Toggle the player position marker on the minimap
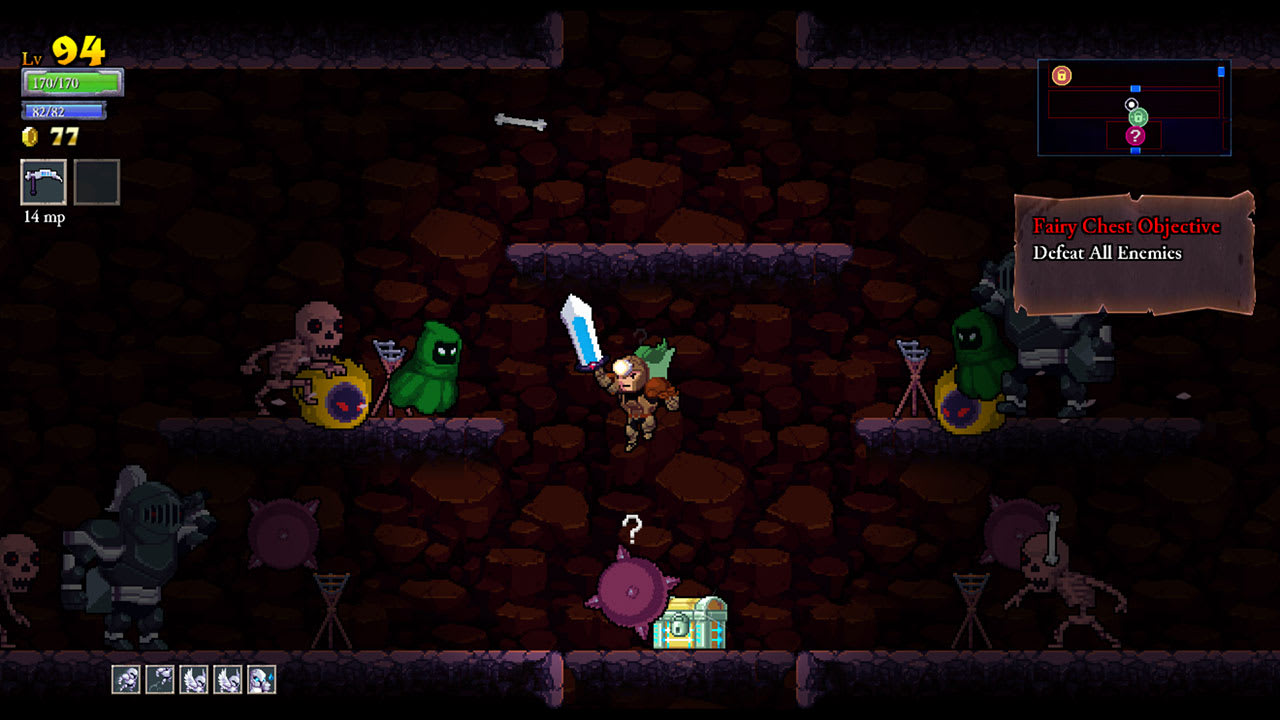Screen dimensions: 1280x720 pos(1131,104)
